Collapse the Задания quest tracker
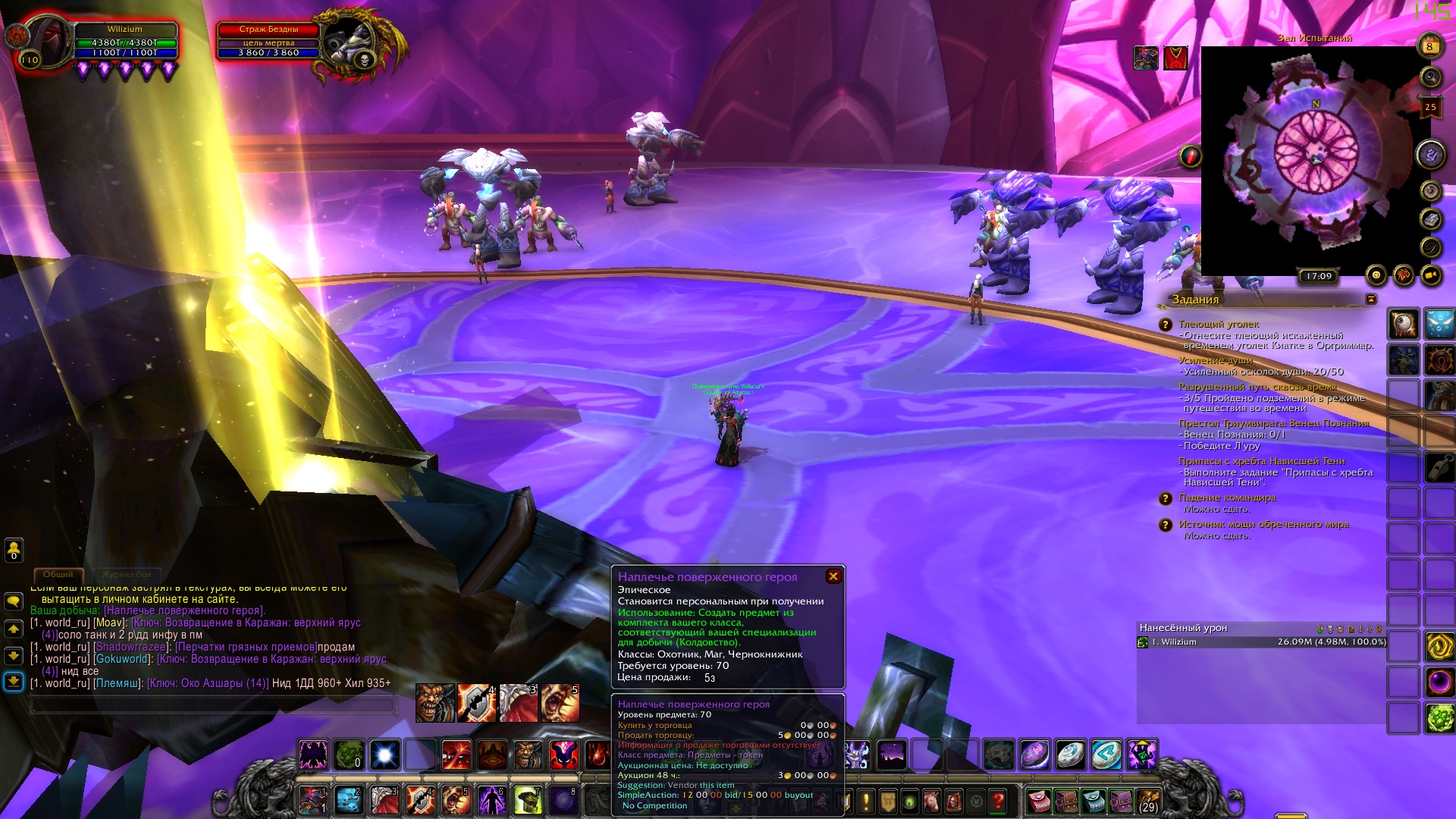Image resolution: width=1456 pixels, height=819 pixels. (x=1370, y=300)
